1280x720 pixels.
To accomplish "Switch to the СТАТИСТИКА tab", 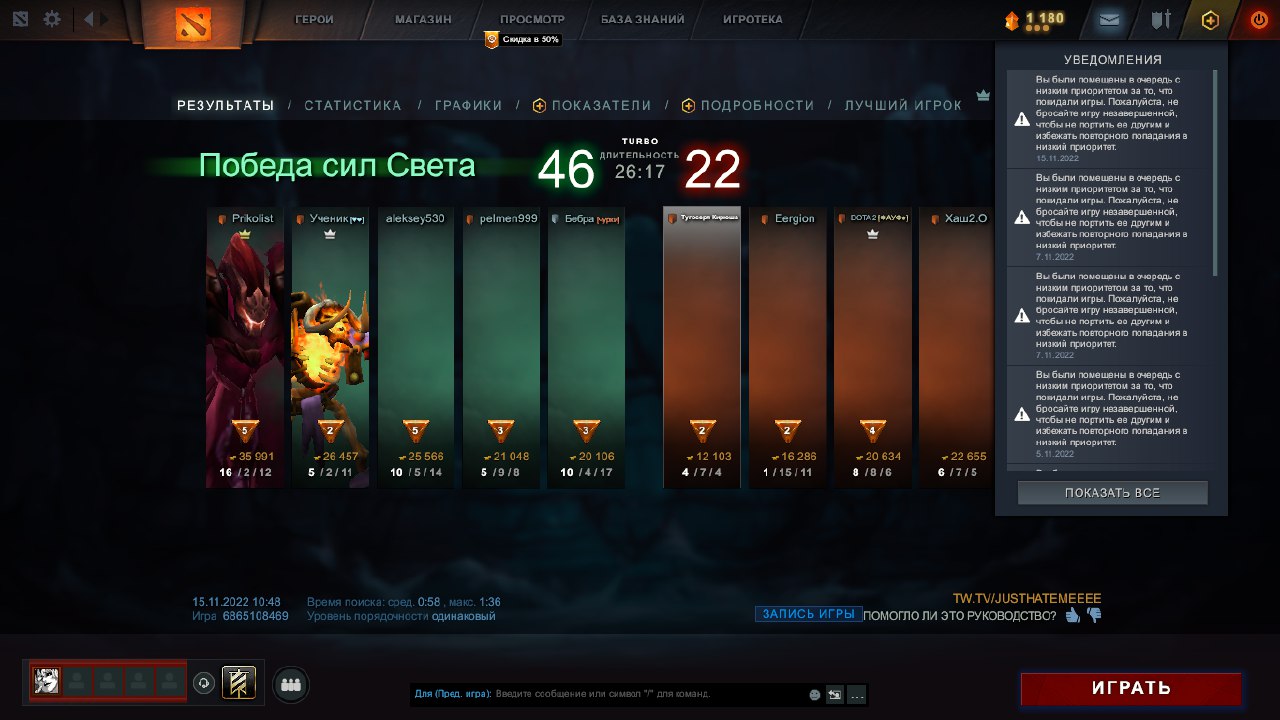I will click(x=354, y=105).
